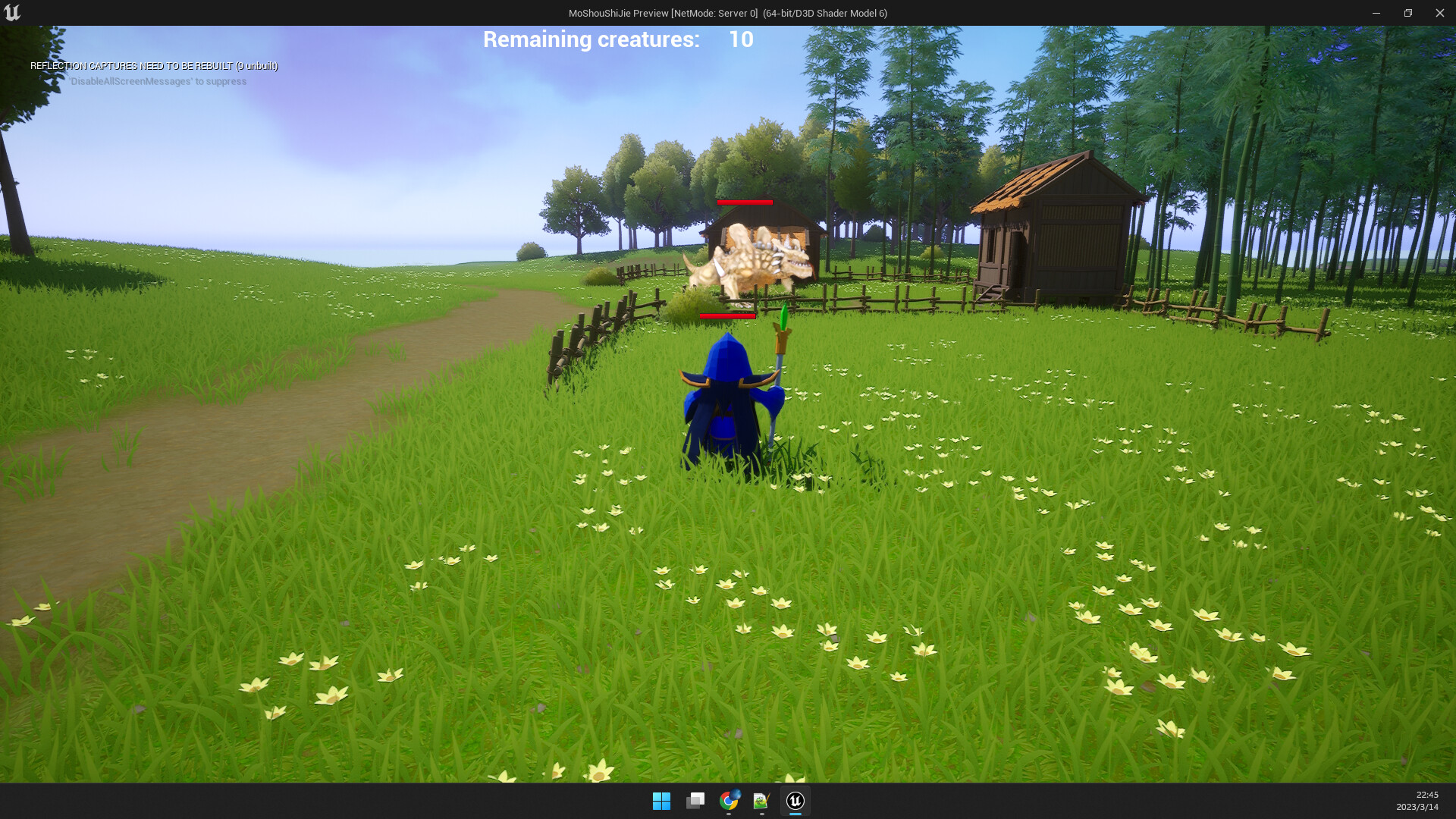The height and width of the screenshot is (819, 1456).
Task: Open the clock and date in system tray
Action: click(x=1423, y=802)
